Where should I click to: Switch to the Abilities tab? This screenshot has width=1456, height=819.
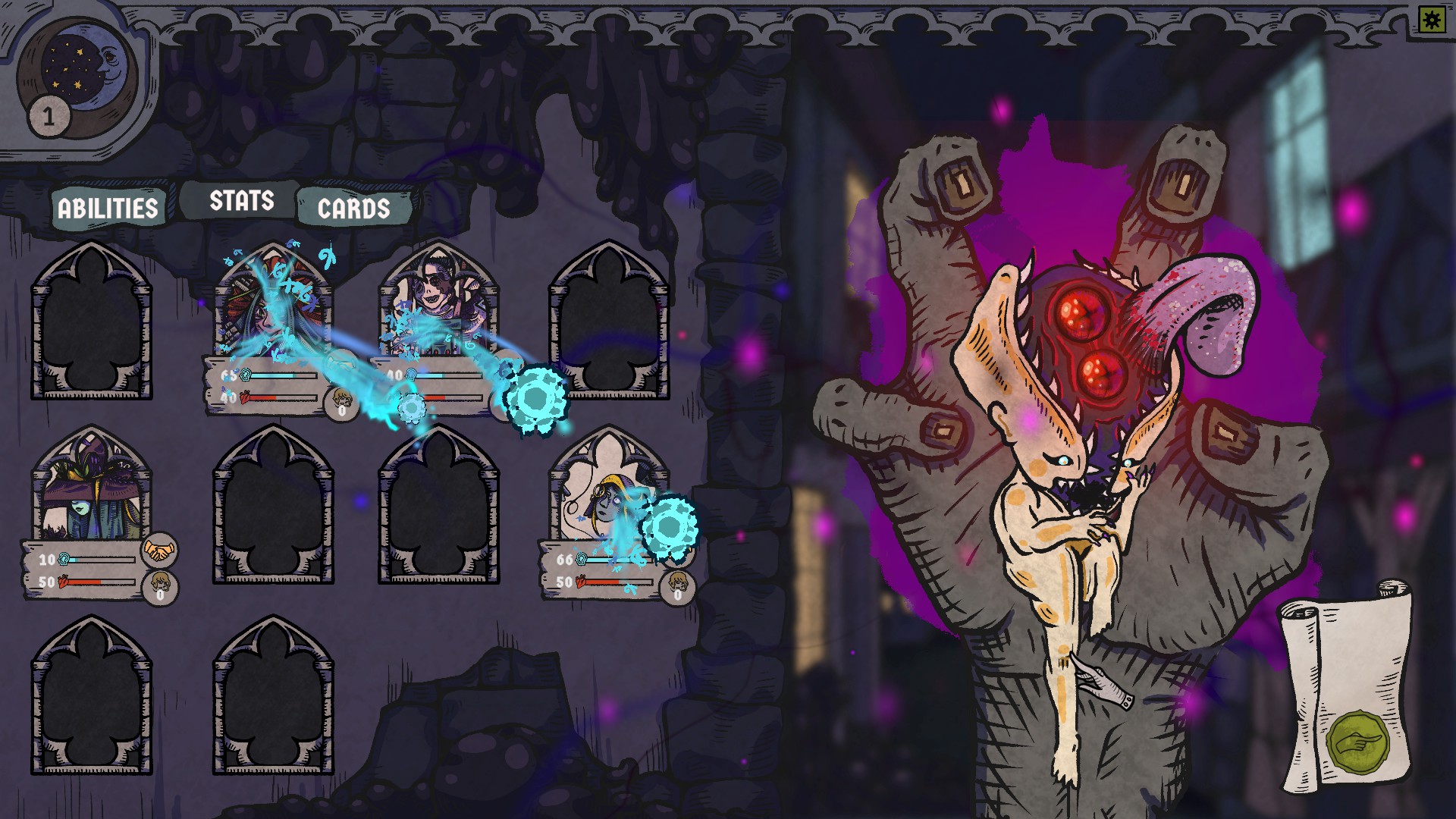click(108, 208)
